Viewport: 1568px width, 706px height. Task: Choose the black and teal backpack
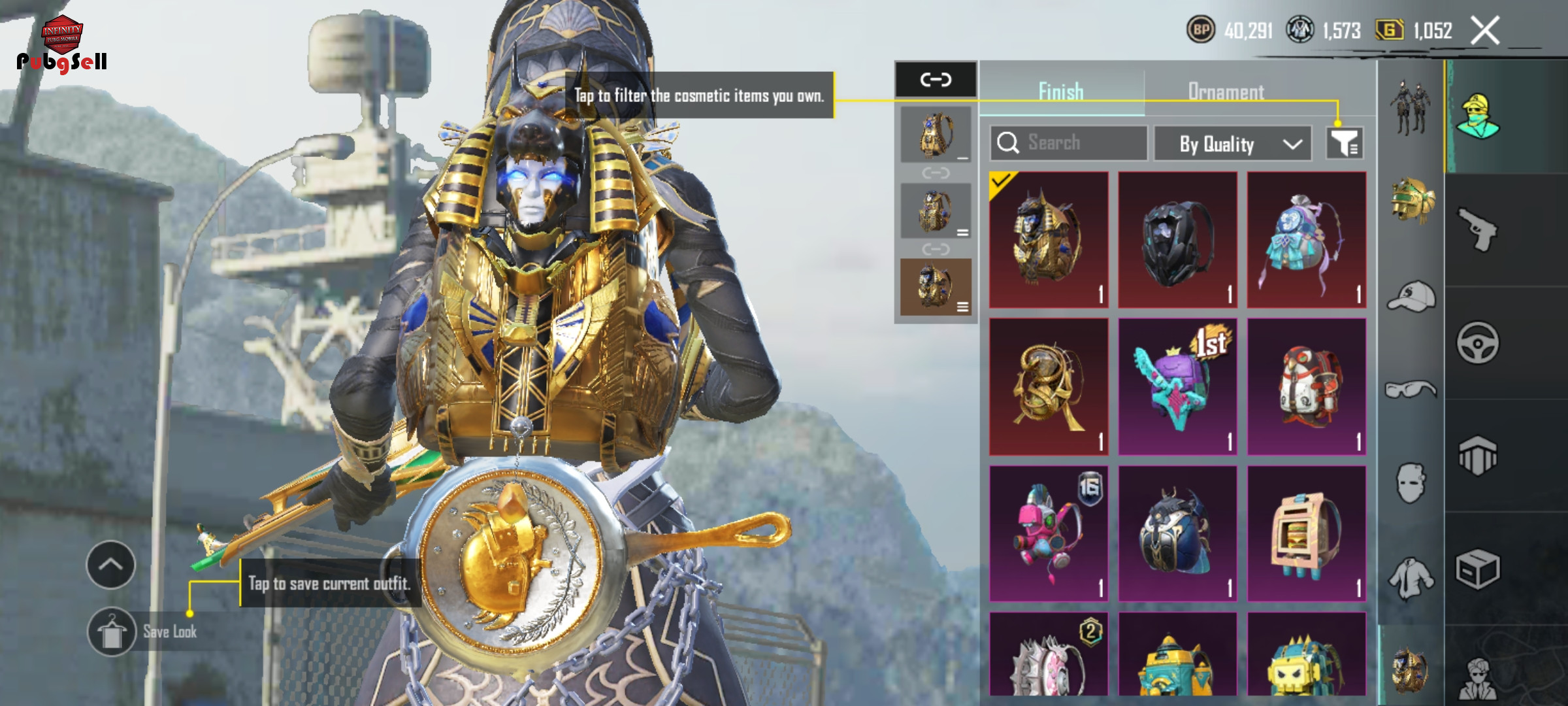[1177, 240]
